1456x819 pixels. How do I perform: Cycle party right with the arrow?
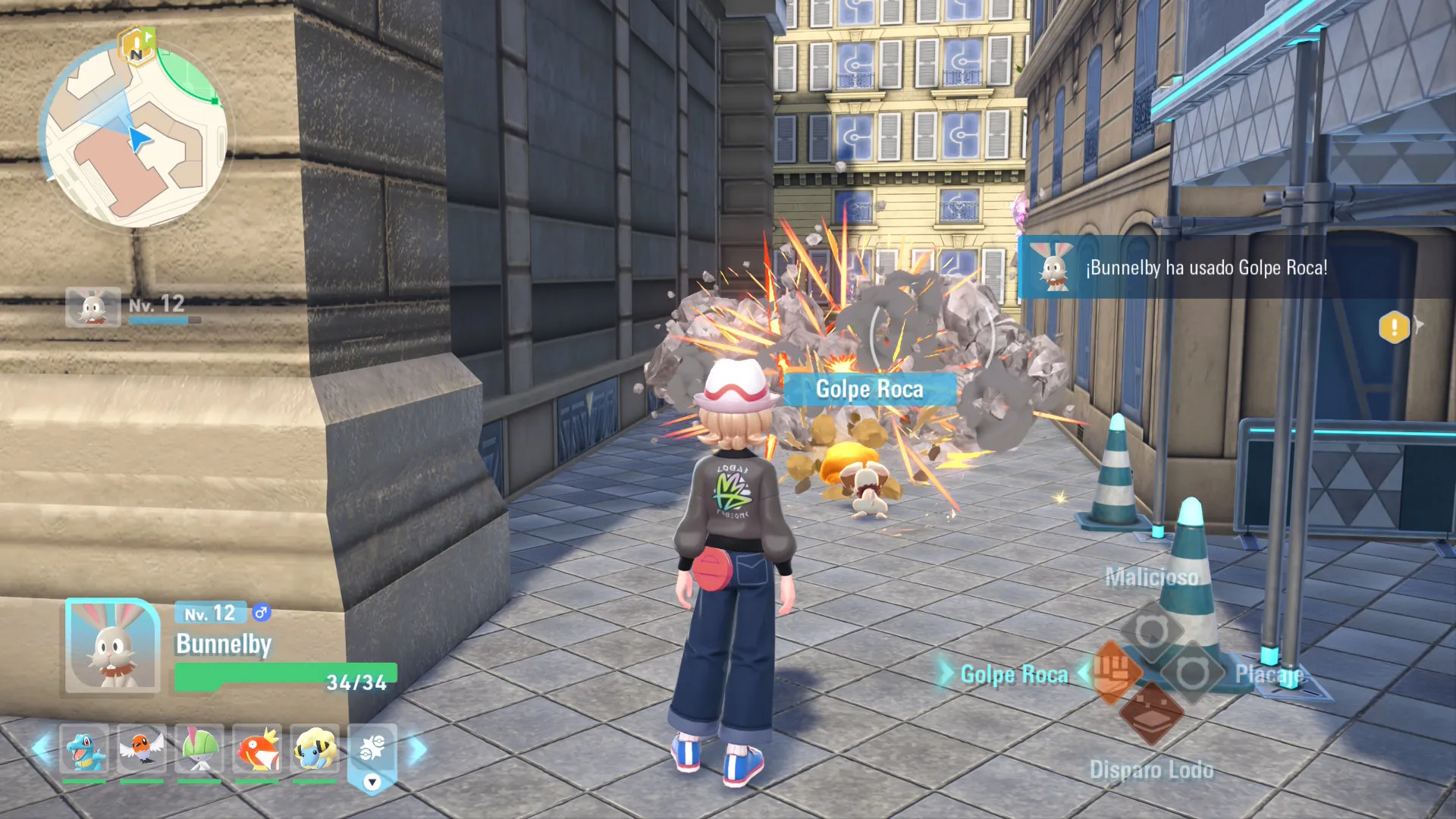(x=418, y=749)
